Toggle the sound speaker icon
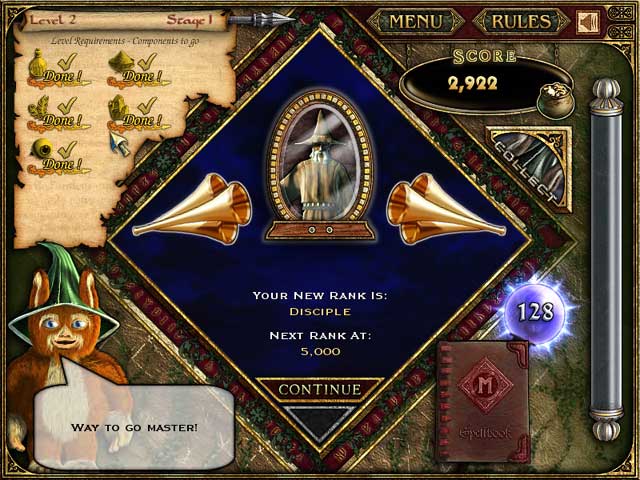The height and width of the screenshot is (480, 640). pyautogui.click(x=588, y=22)
